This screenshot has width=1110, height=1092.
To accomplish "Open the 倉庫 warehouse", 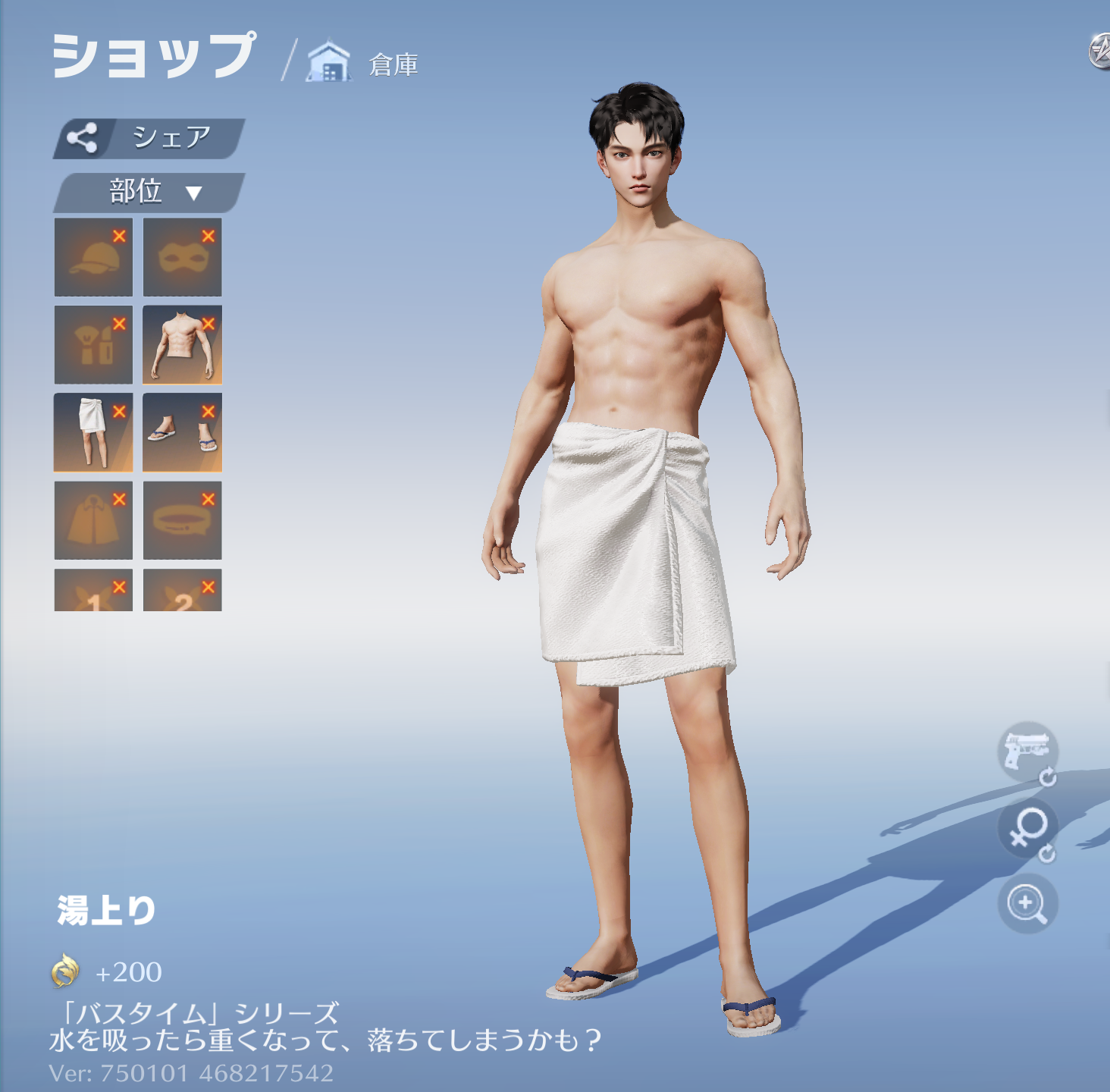I will coord(363,63).
